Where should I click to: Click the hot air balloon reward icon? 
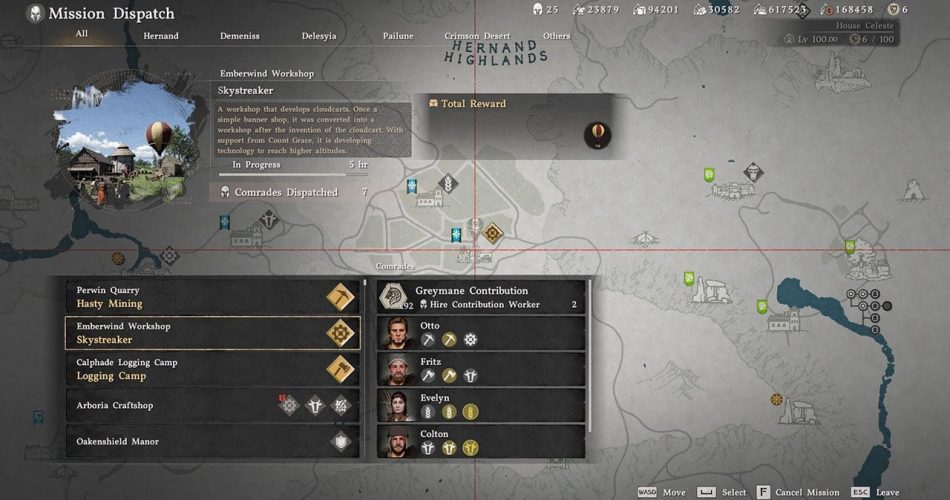[598, 134]
